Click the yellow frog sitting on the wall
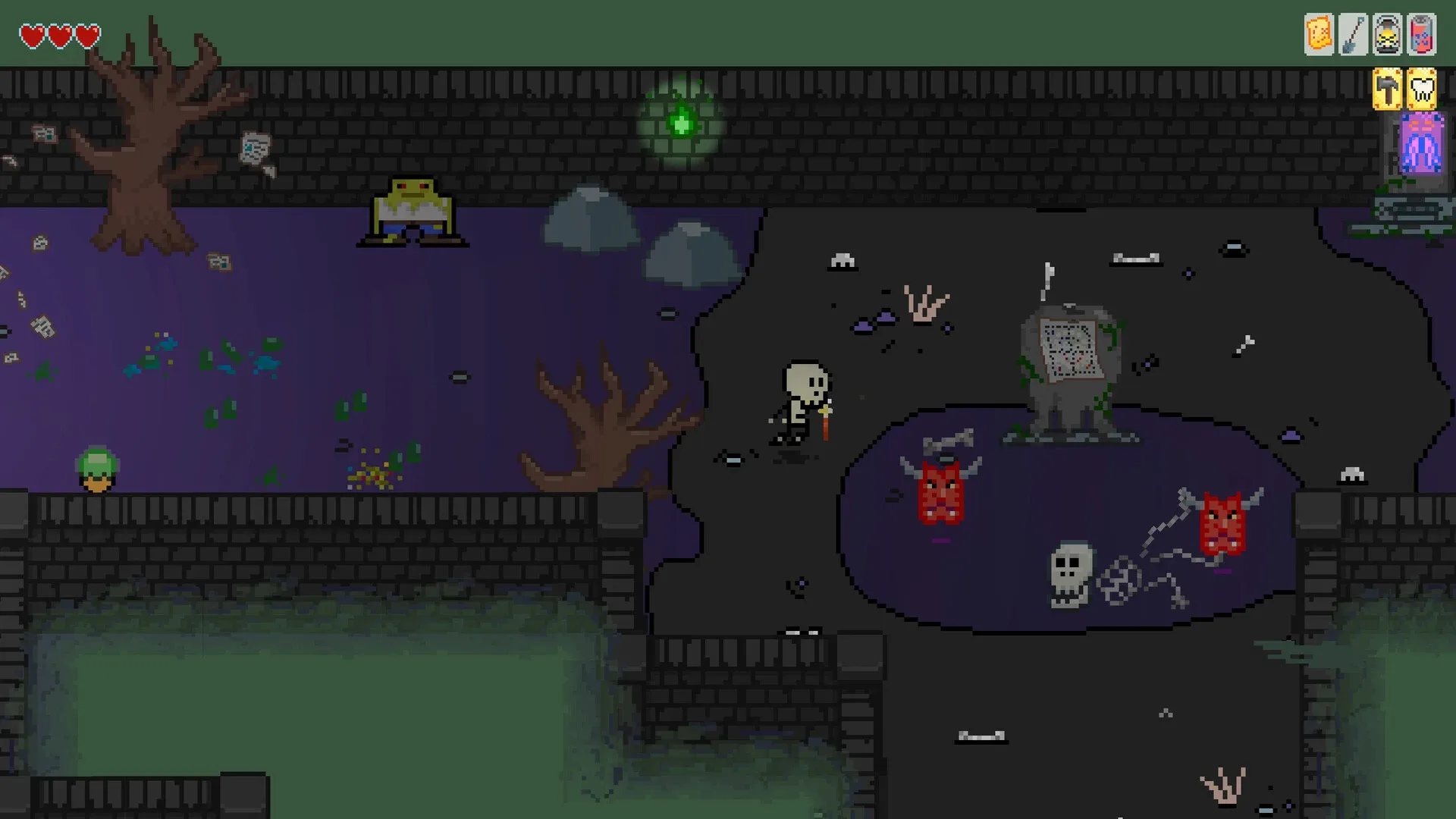The height and width of the screenshot is (819, 1456). (x=413, y=212)
